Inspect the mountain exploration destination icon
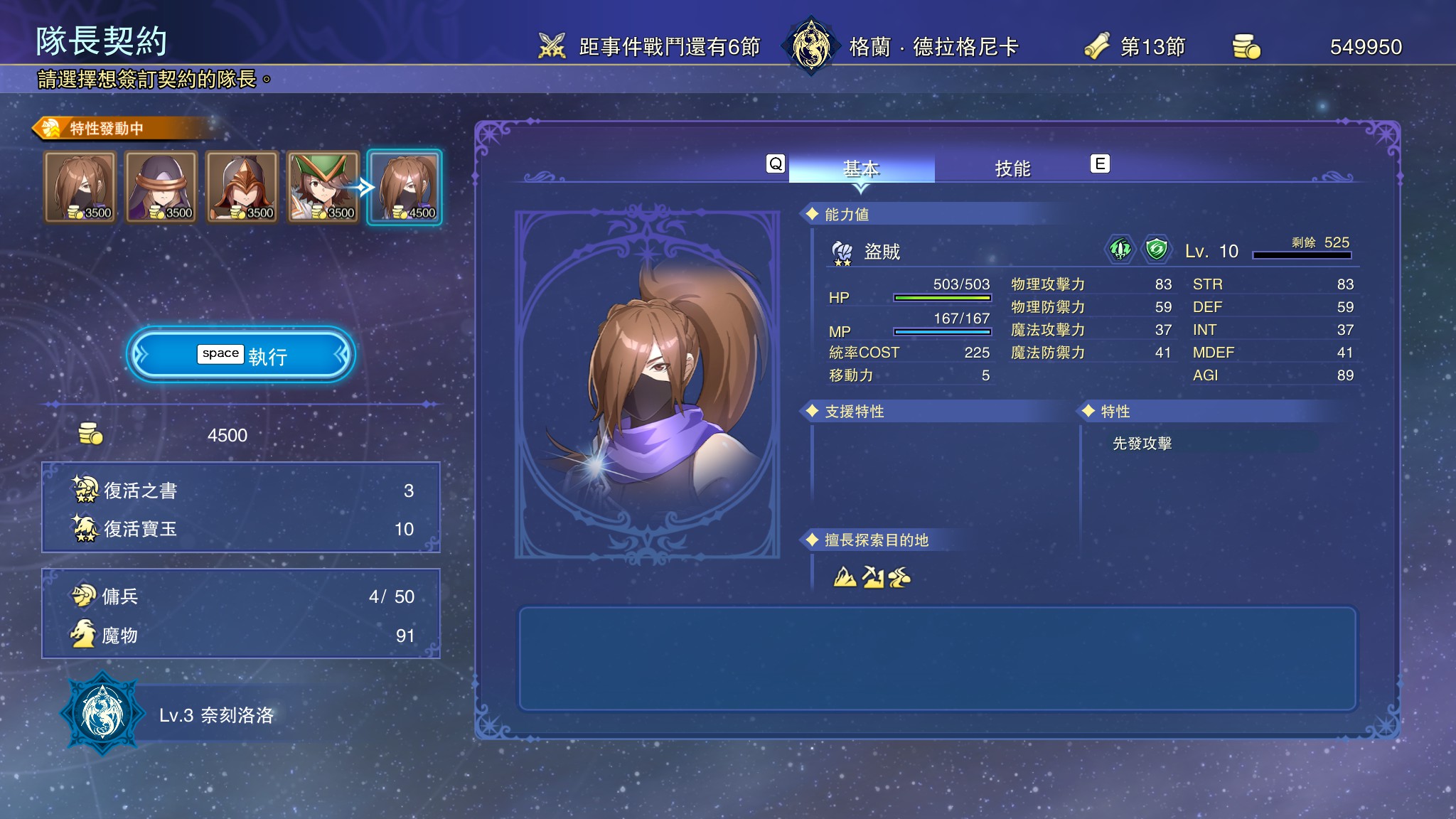This screenshot has height=819, width=1456. pyautogui.click(x=845, y=577)
